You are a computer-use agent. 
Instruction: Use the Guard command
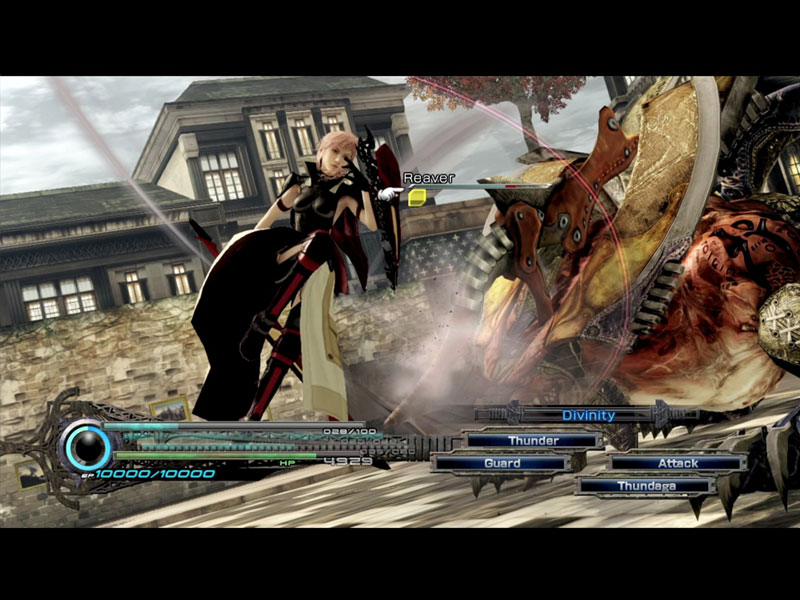coord(501,463)
